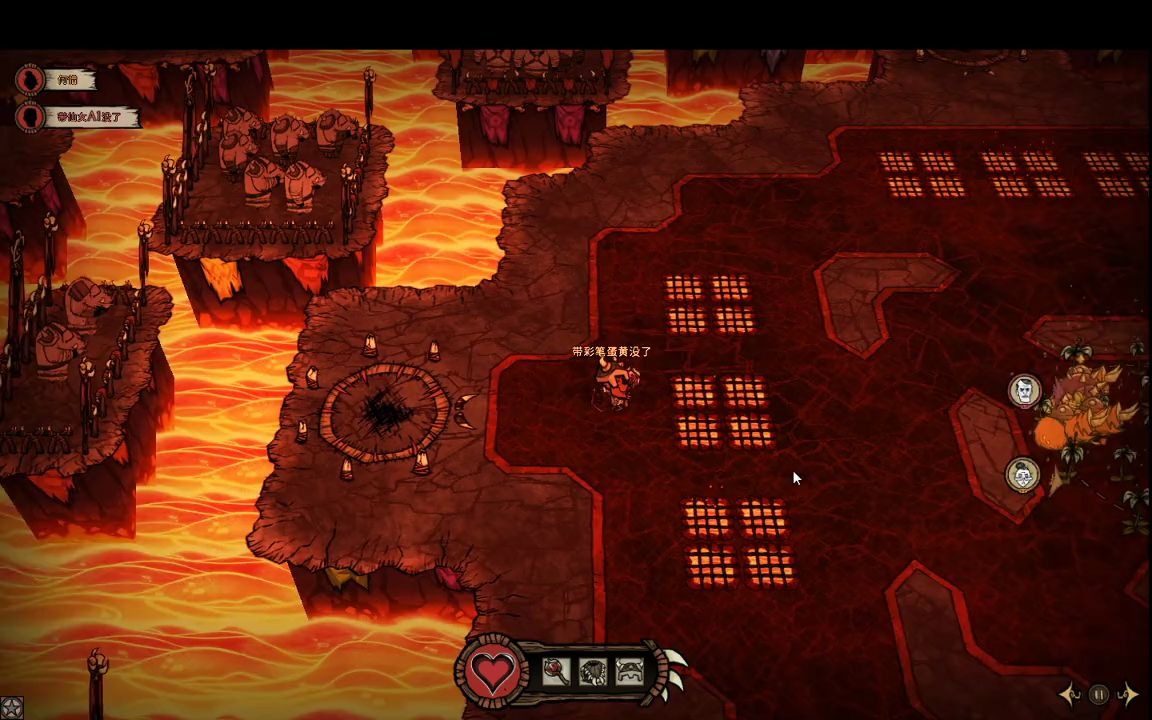Click the upper teammate portrait marker
This screenshot has width=1152, height=720.
(x=1024, y=391)
